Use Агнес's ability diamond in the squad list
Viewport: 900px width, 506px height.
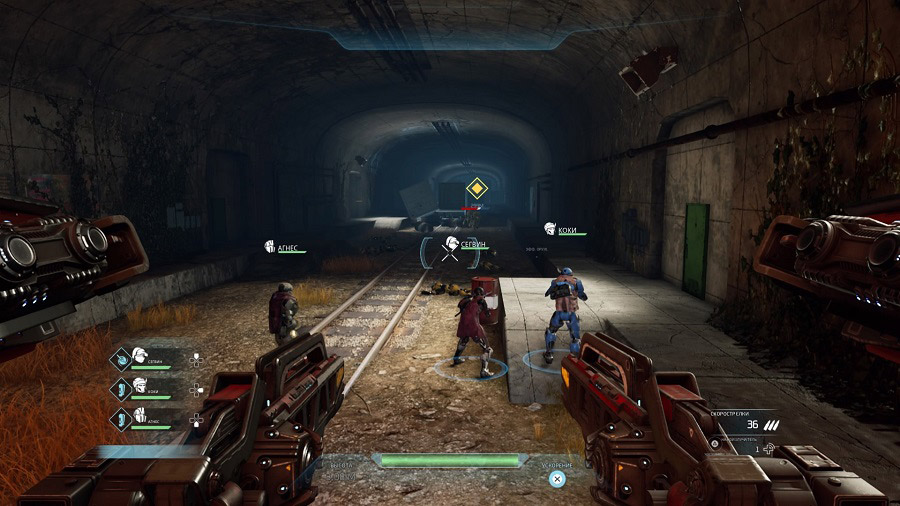click(121, 416)
